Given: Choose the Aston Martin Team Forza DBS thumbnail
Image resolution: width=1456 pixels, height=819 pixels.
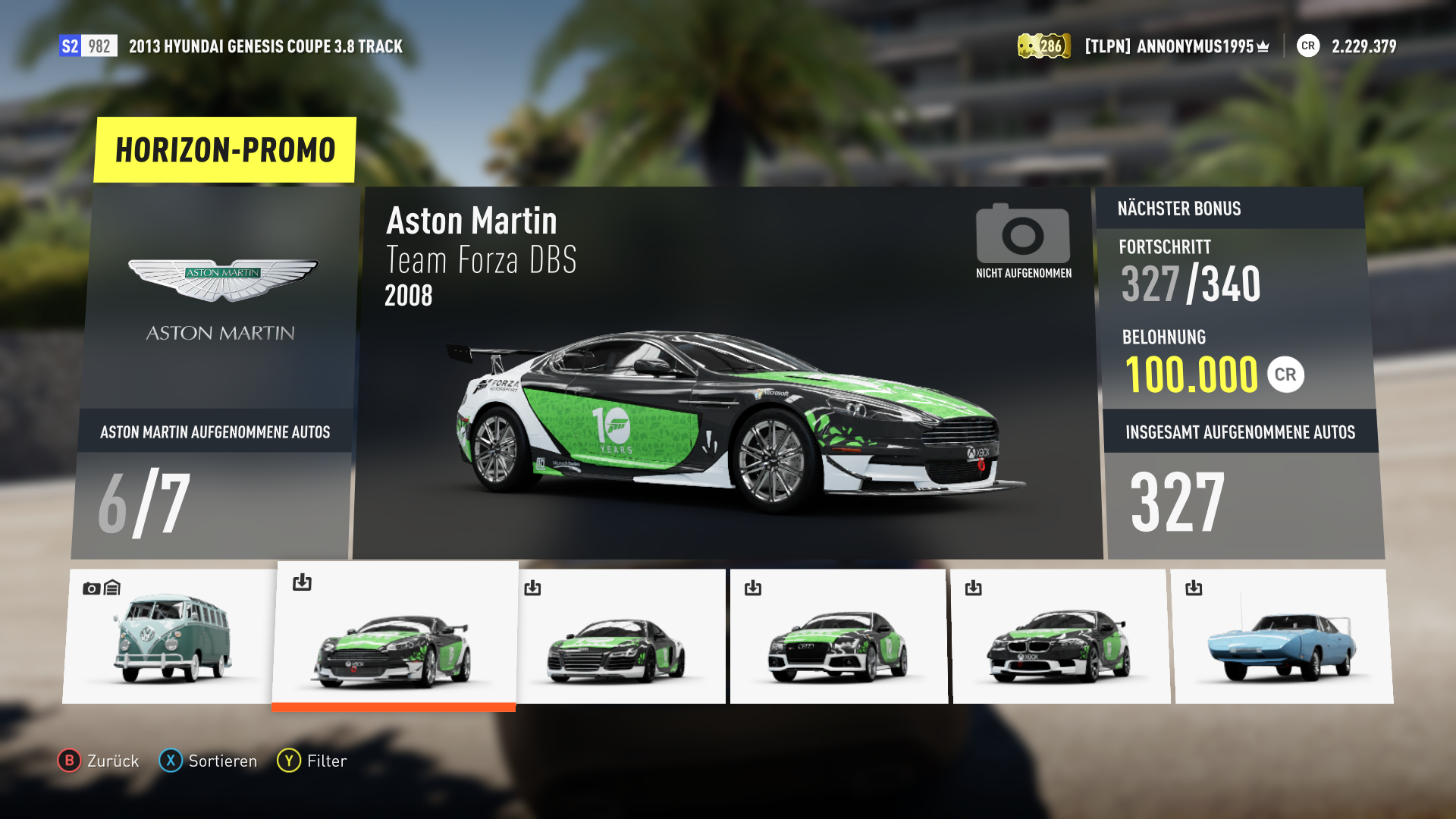Looking at the screenshot, I should tap(394, 637).
